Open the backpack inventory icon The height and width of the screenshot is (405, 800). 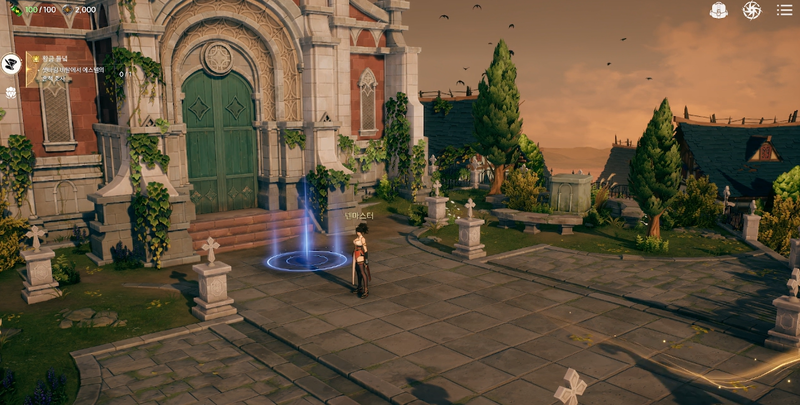718,10
